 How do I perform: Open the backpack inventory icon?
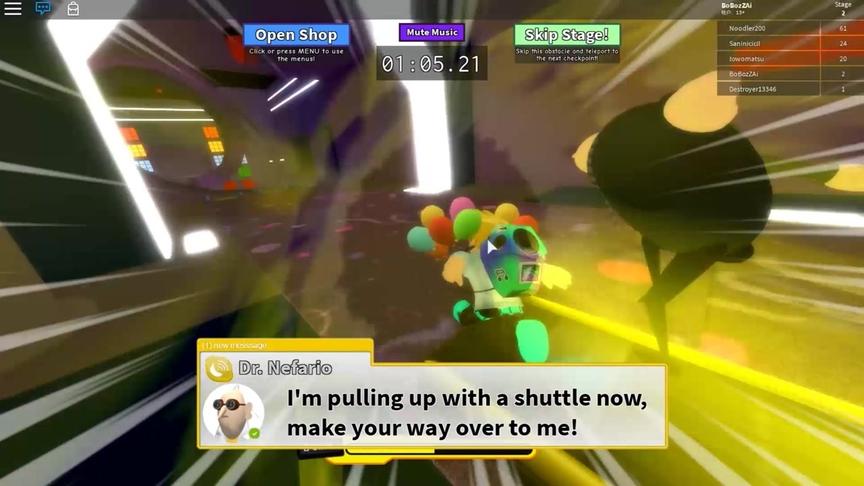tap(73, 9)
